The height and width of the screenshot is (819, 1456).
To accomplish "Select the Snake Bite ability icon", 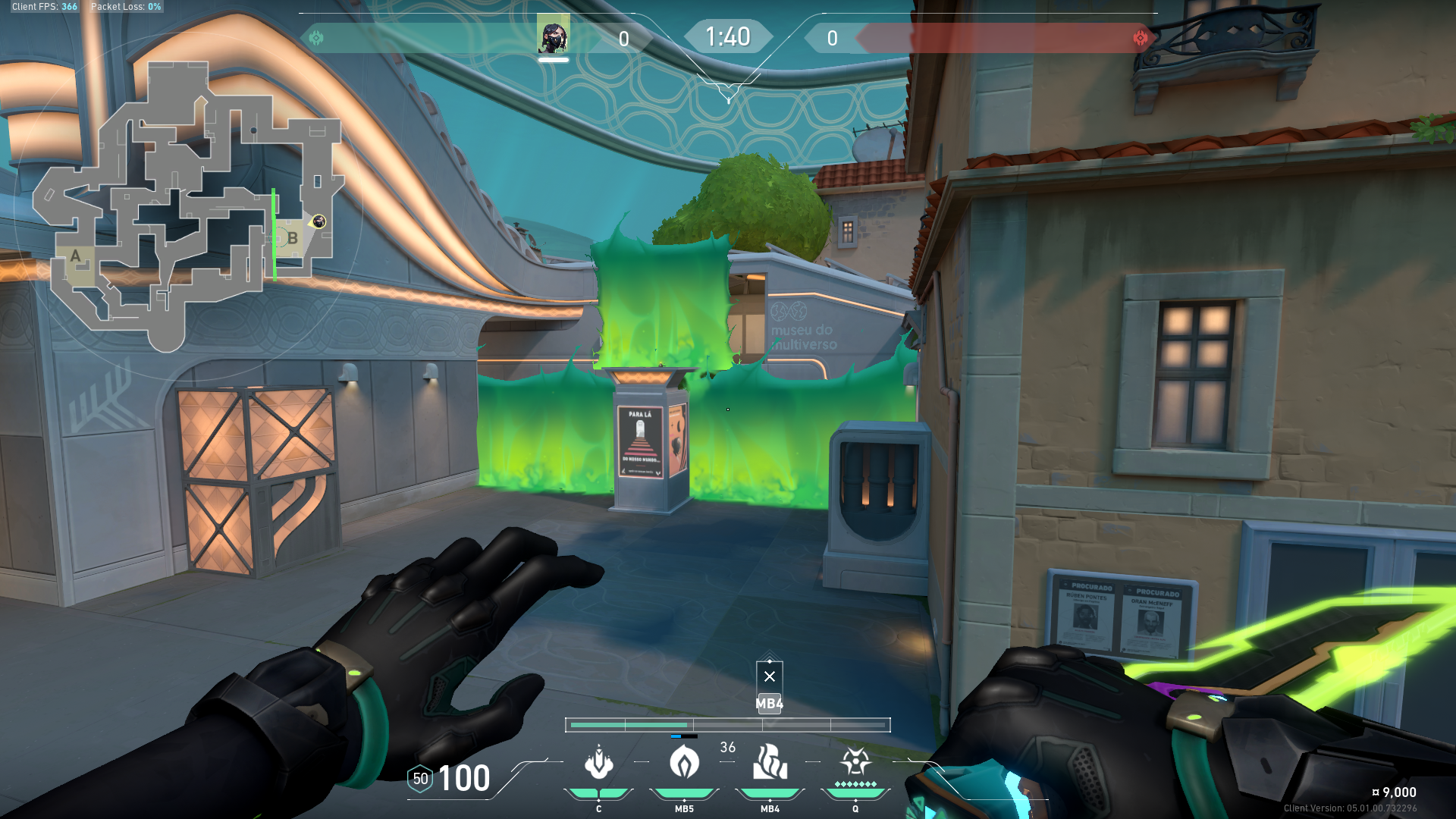I will click(x=599, y=762).
